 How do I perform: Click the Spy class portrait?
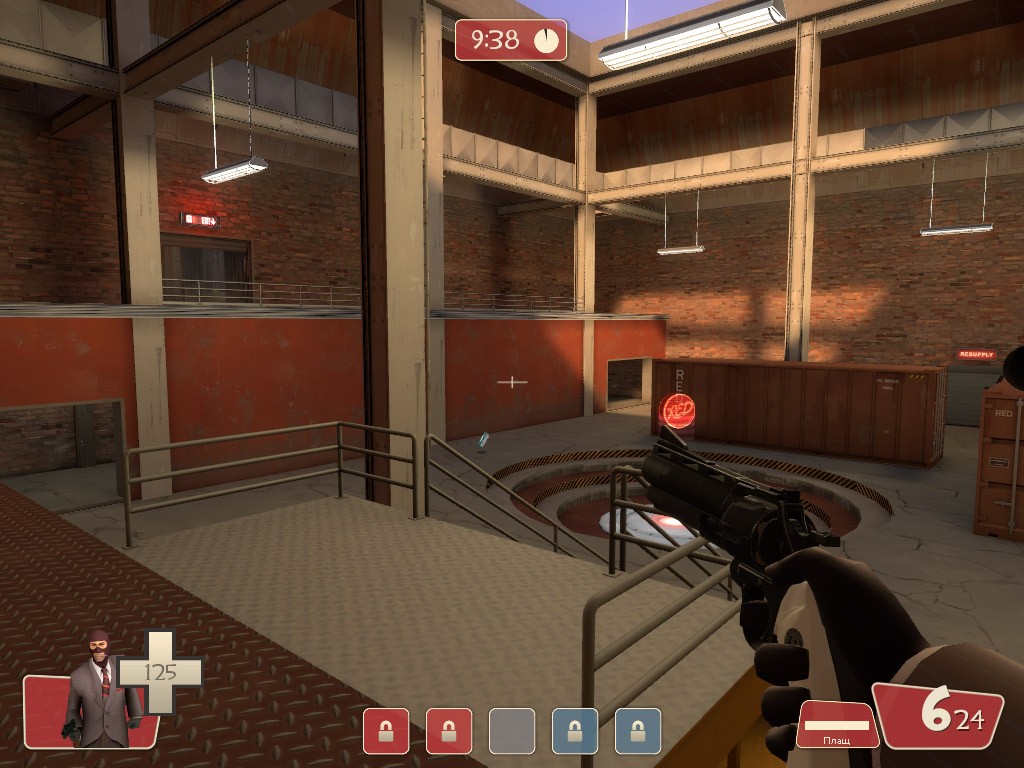[100, 691]
